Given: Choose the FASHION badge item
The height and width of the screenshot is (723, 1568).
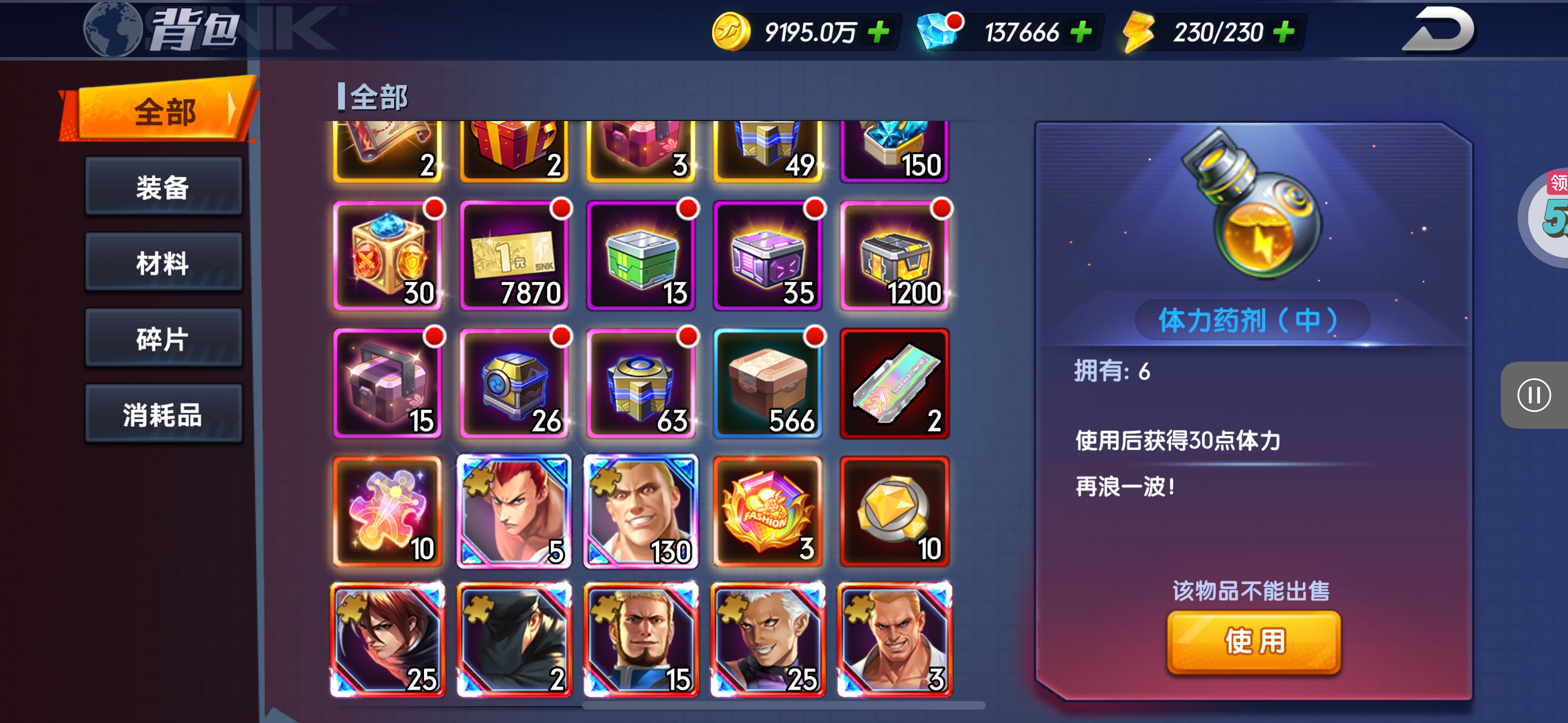Looking at the screenshot, I should [x=768, y=512].
